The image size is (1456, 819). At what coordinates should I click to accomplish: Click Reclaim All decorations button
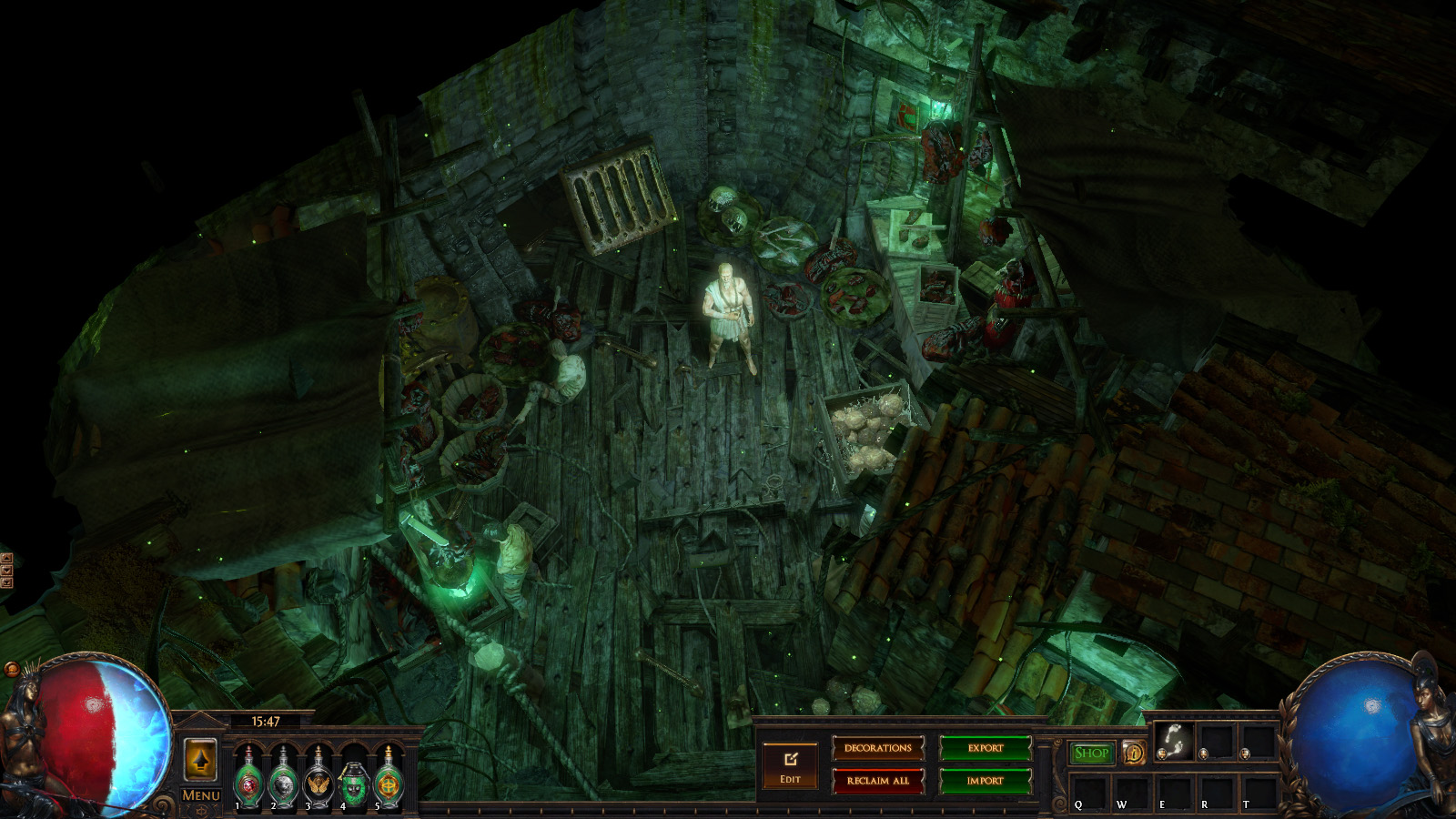pos(877,781)
